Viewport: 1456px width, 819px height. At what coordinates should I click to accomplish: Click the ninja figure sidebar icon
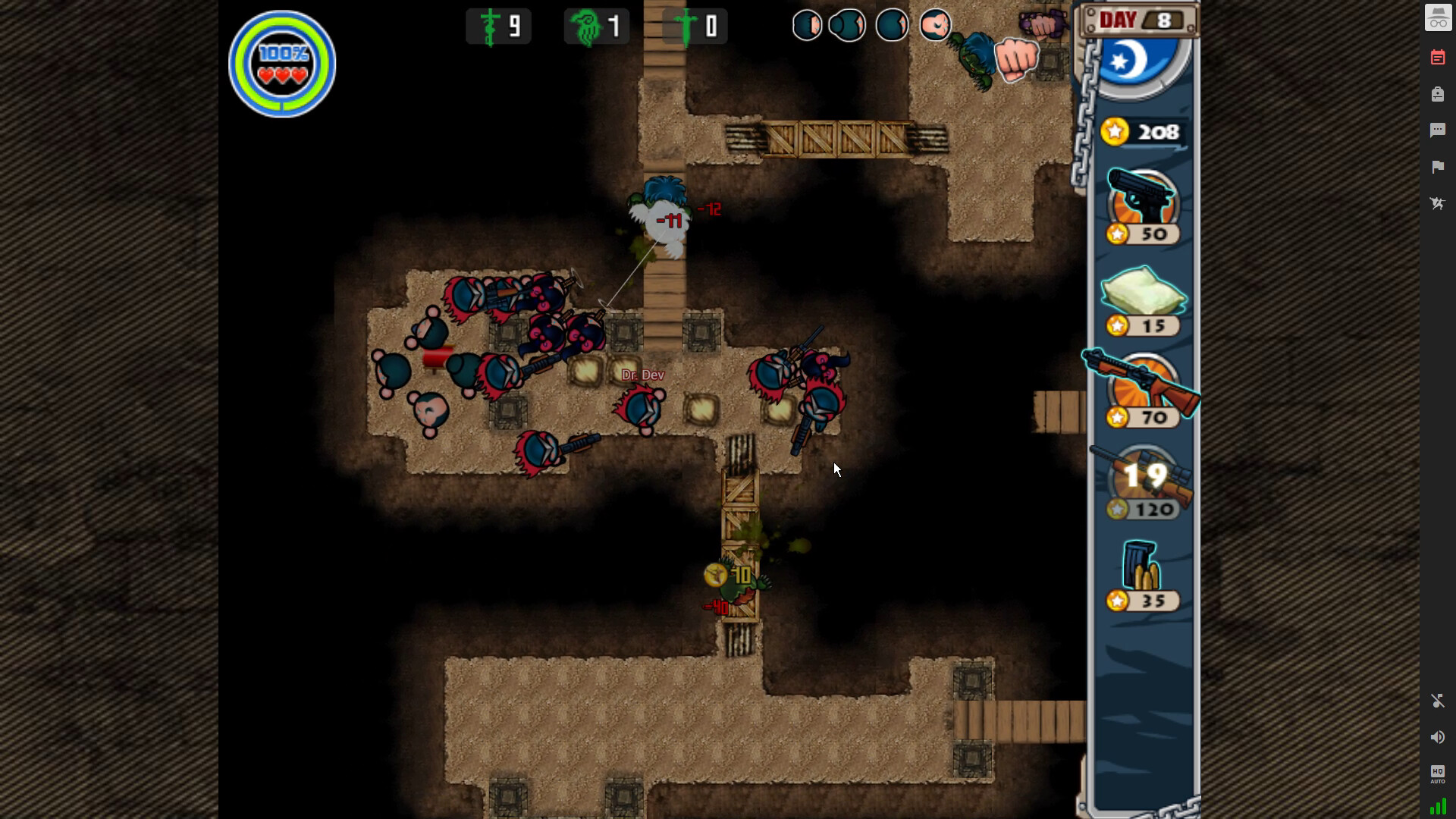click(1437, 203)
